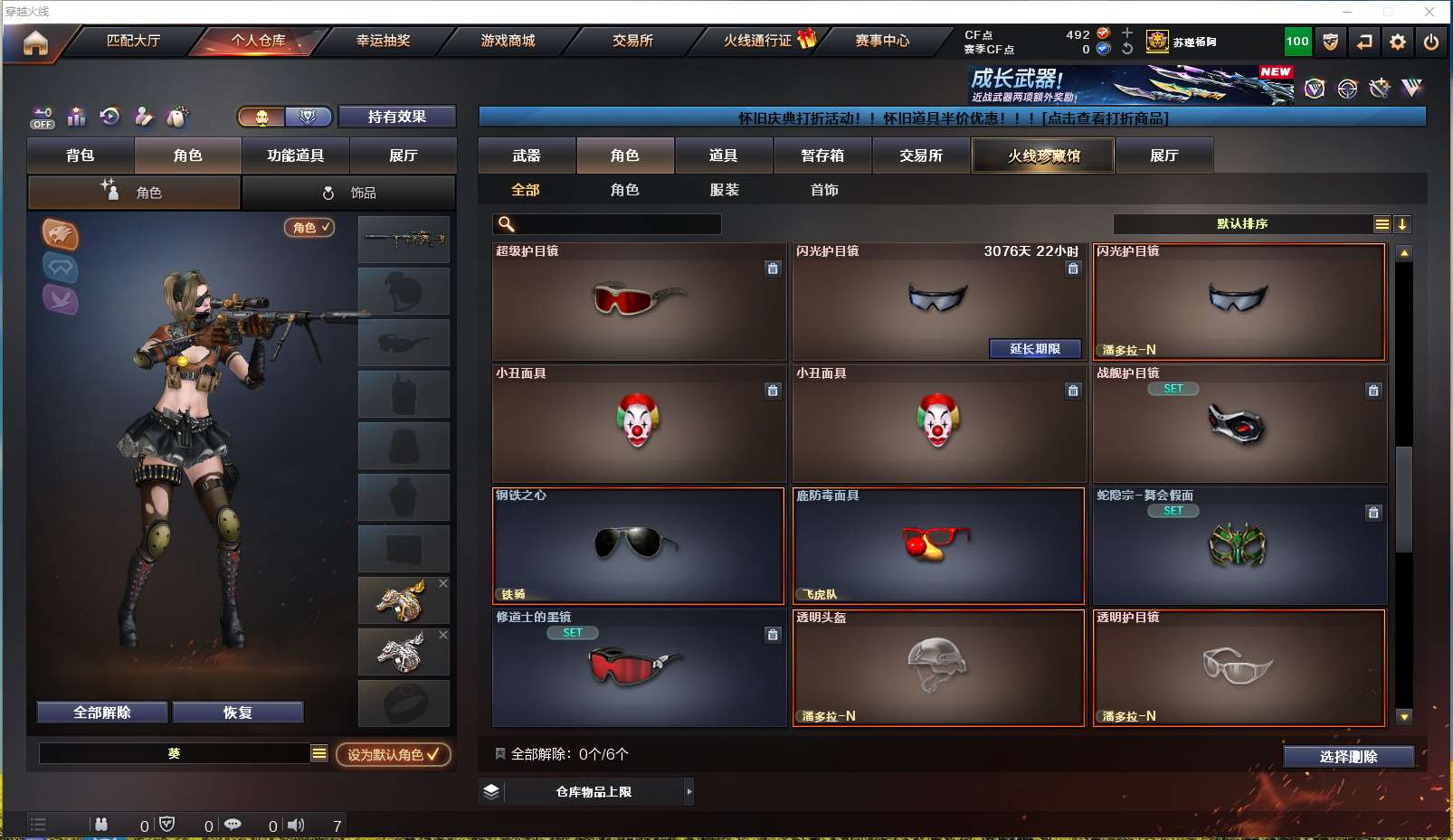Viewport: 1453px width, 840px height.
Task: Switch to the 功能道具 tab
Action: 295,156
